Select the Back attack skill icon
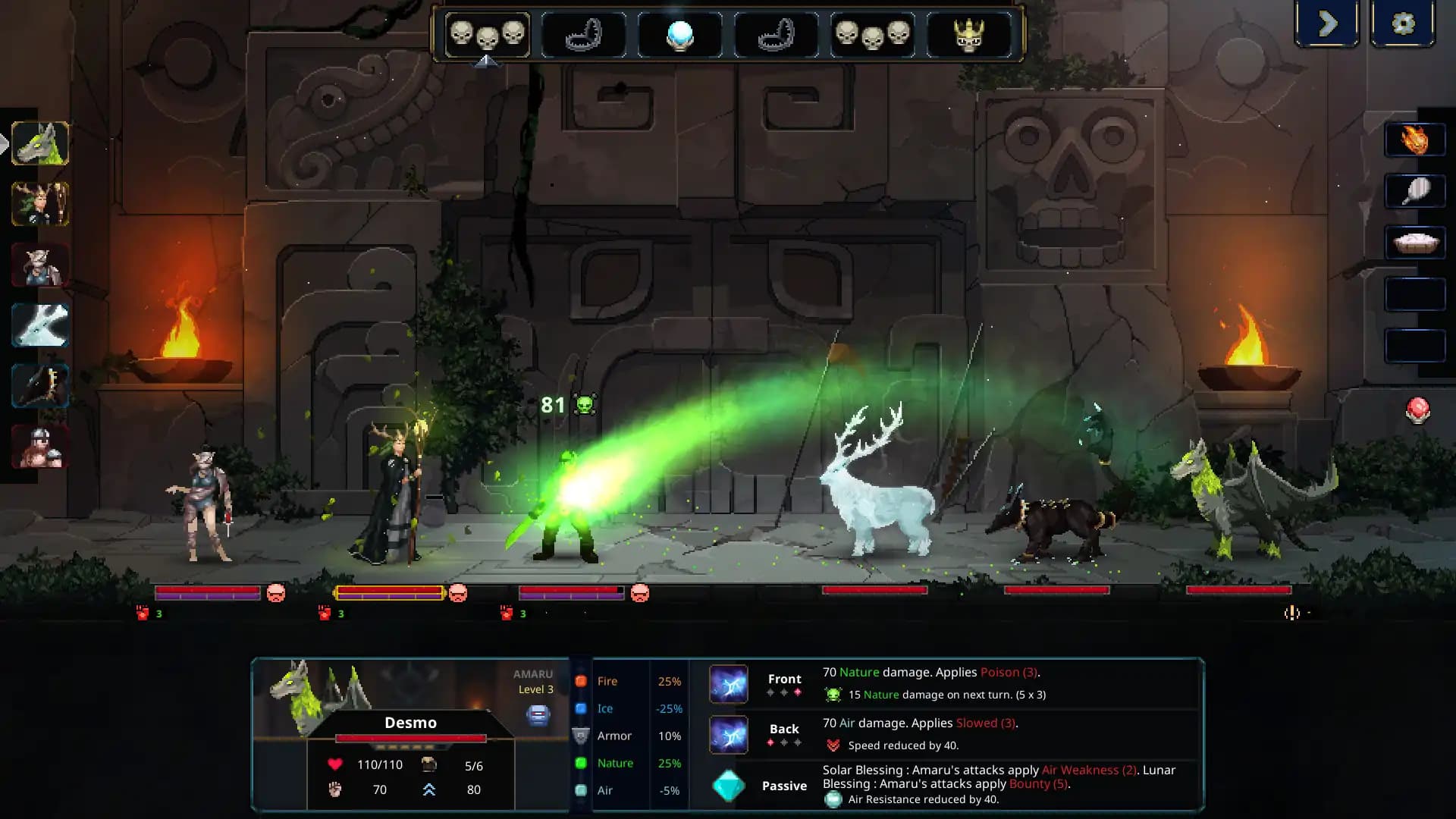Screen dimensions: 1456x819 (728, 733)
